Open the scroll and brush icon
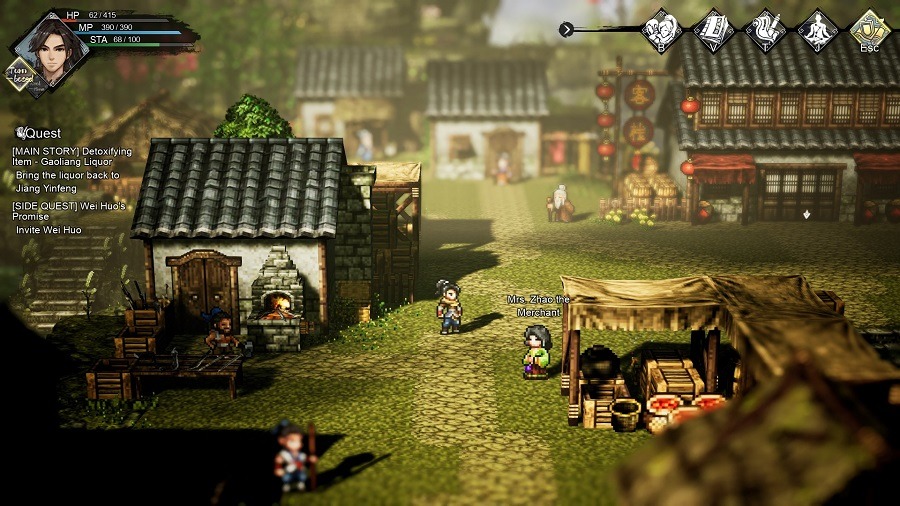 click(765, 28)
